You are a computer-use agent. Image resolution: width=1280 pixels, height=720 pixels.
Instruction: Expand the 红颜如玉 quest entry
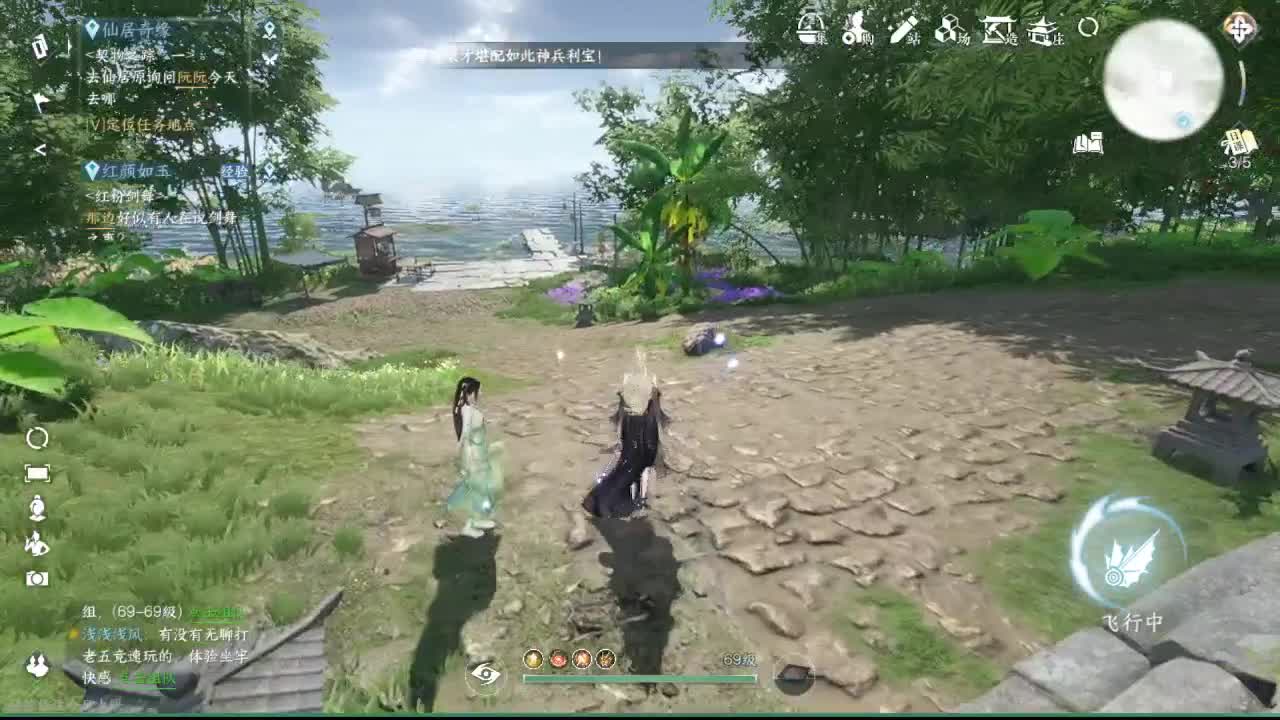click(x=130, y=170)
